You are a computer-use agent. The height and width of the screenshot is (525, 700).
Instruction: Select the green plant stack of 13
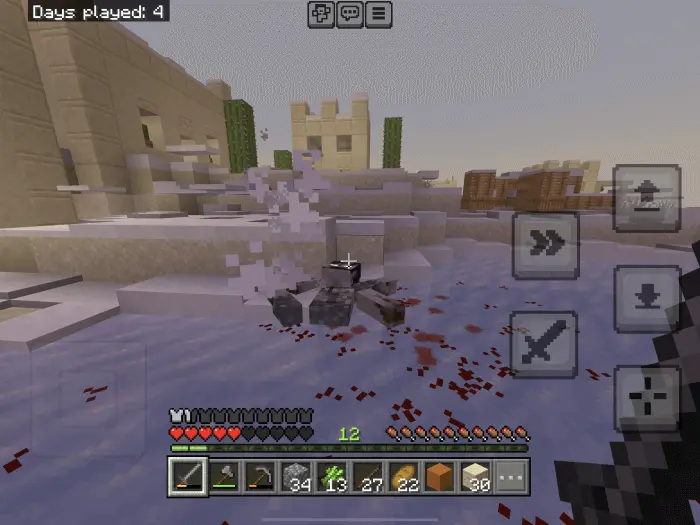click(x=331, y=477)
